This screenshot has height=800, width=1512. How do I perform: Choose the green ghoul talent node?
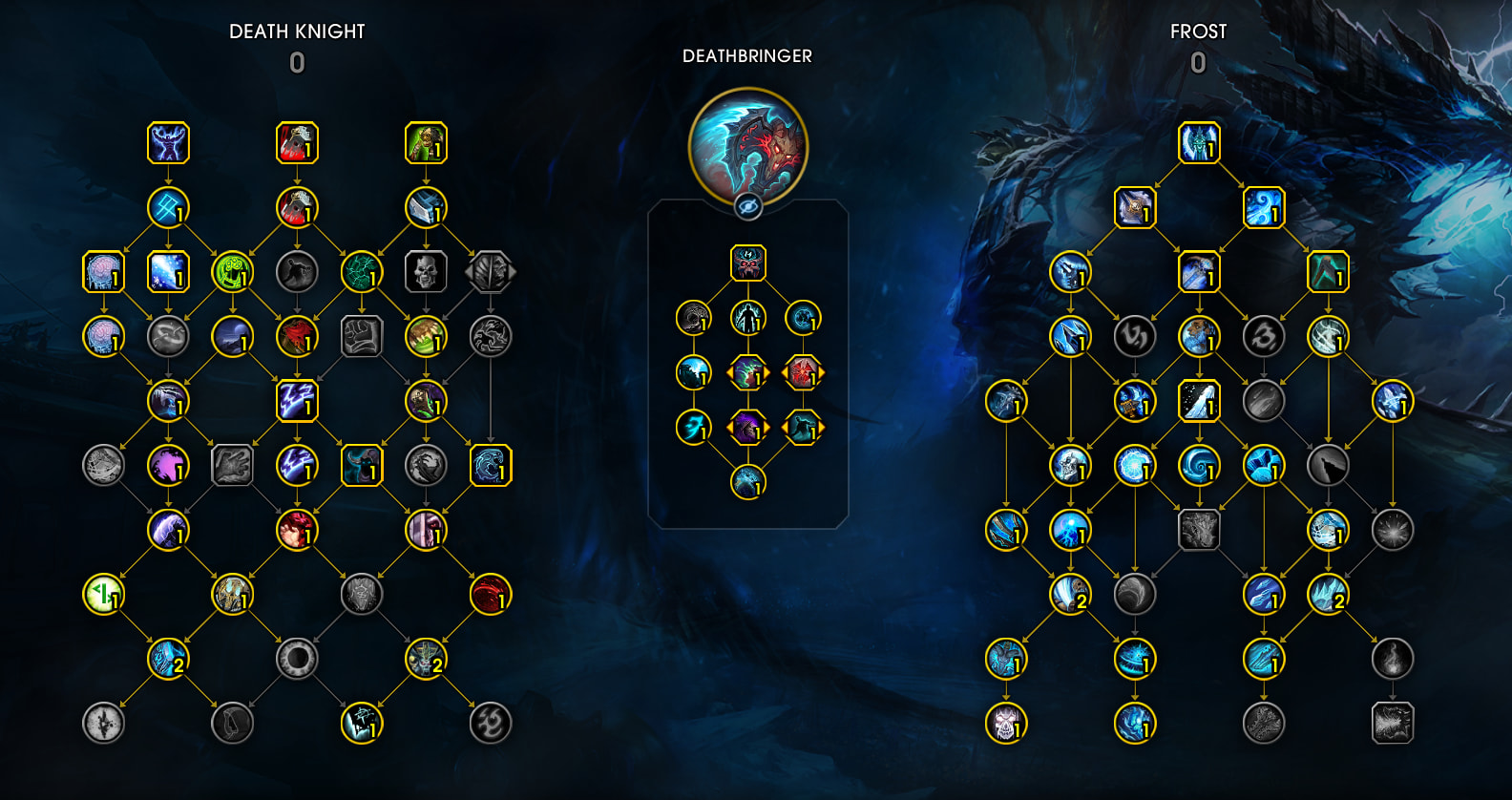tap(426, 143)
